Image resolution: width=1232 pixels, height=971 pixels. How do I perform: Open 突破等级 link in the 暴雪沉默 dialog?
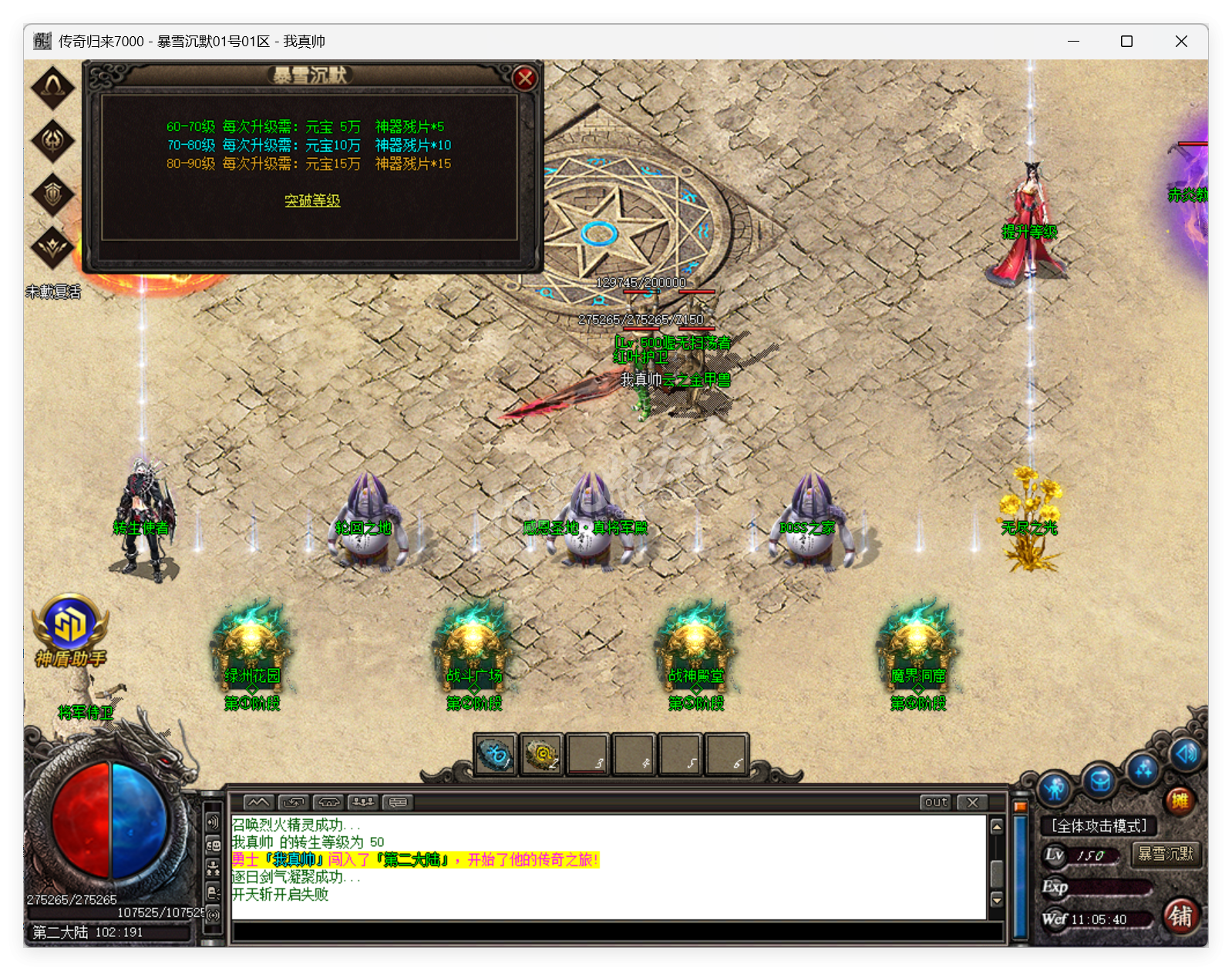click(x=311, y=200)
